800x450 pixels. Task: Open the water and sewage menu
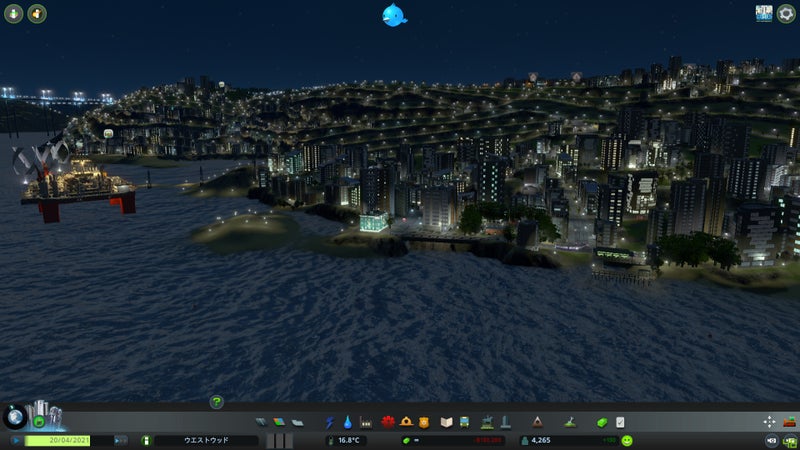coord(348,422)
